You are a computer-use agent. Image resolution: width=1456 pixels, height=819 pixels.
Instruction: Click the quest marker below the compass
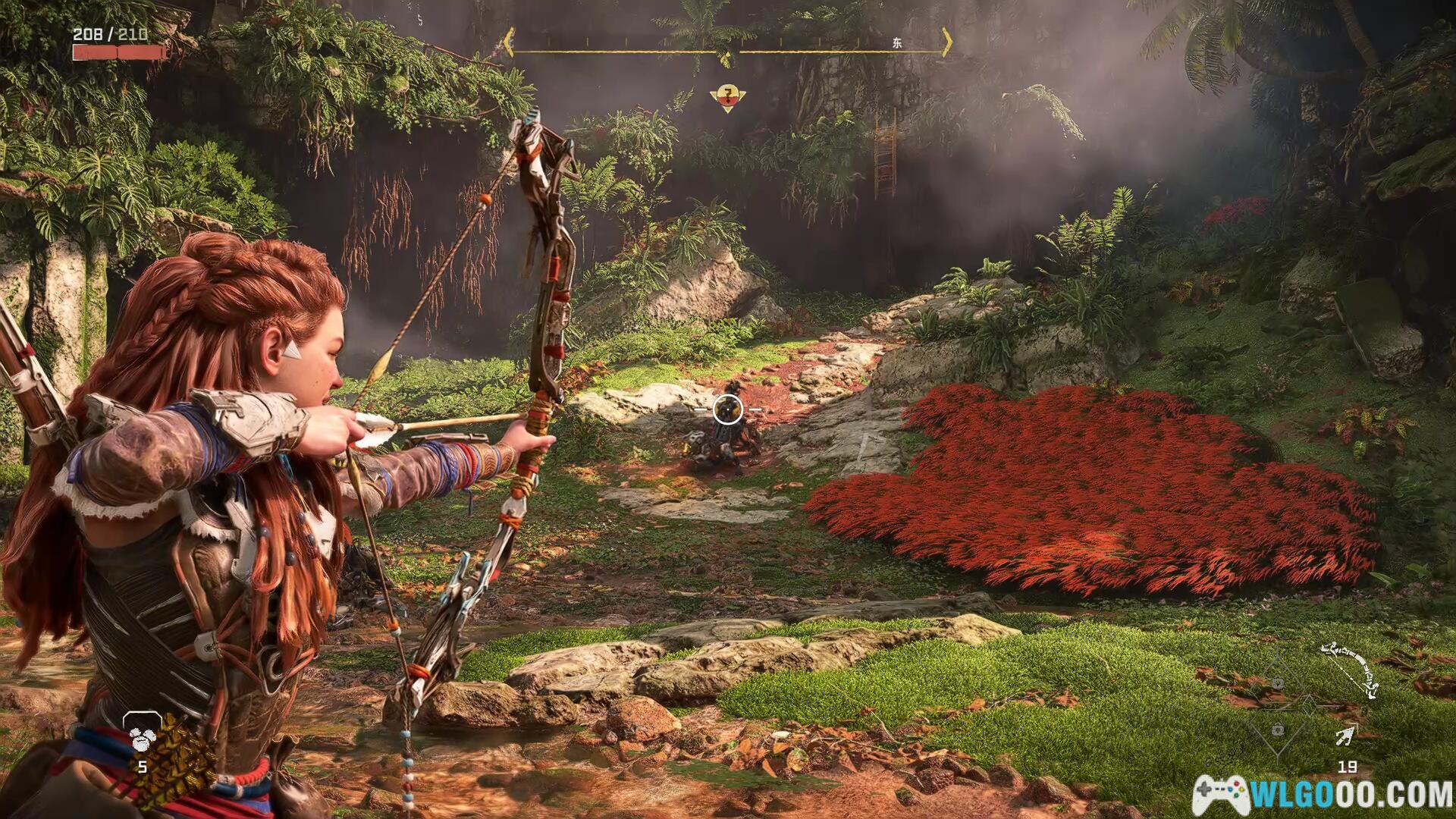(728, 97)
